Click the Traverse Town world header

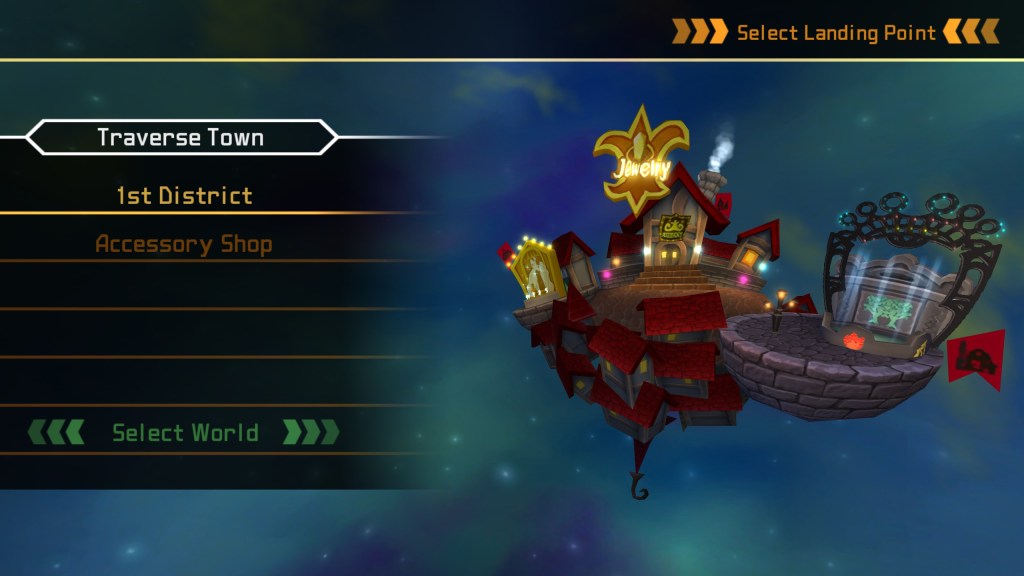click(181, 138)
